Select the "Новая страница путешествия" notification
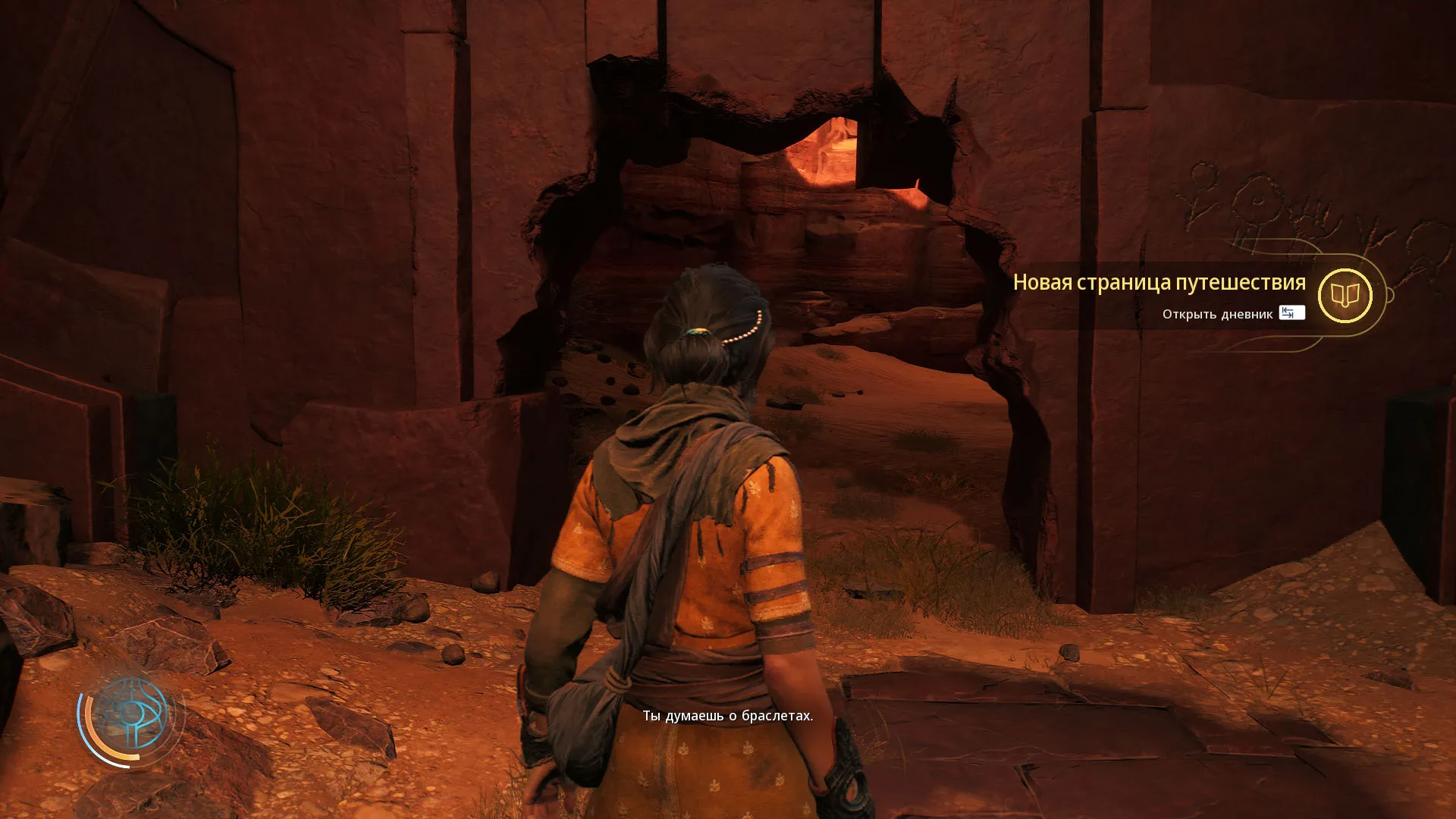The height and width of the screenshot is (819, 1456). (1159, 283)
